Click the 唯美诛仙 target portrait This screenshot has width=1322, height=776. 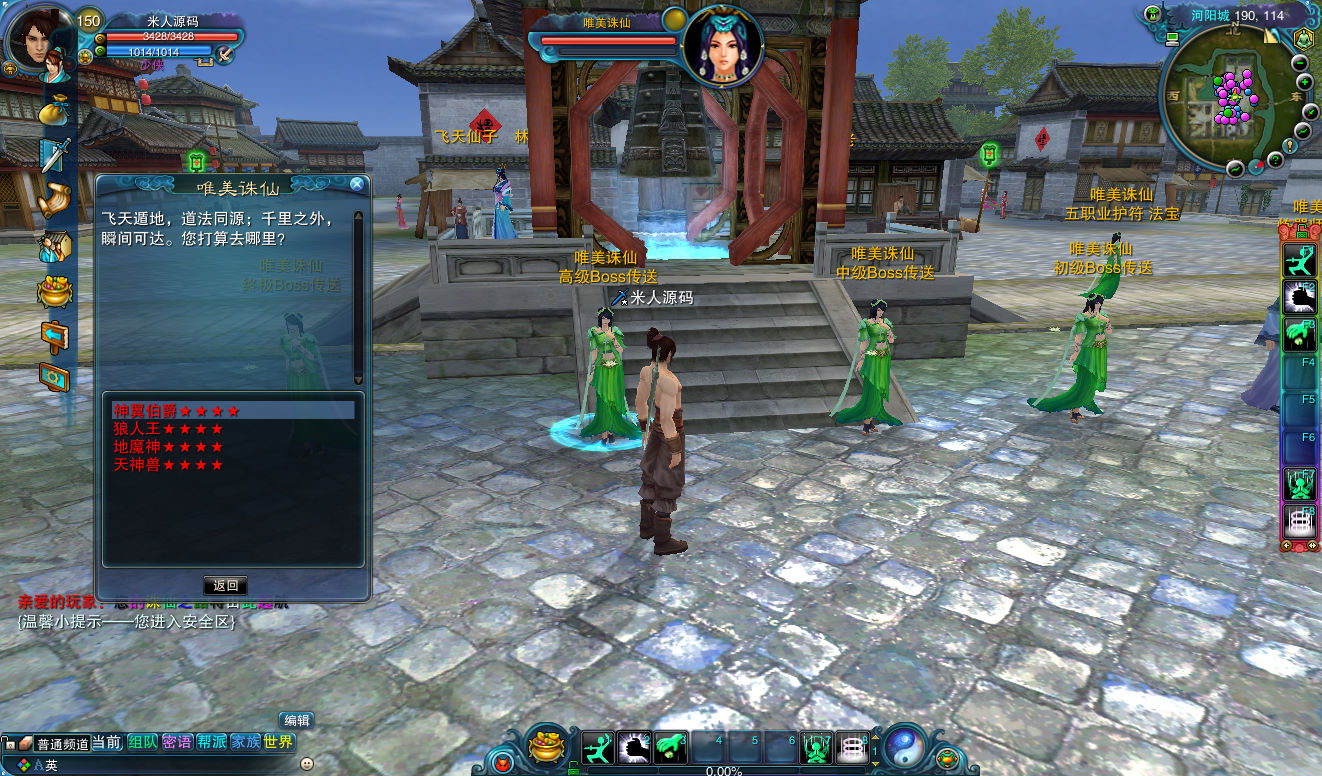coord(722,46)
